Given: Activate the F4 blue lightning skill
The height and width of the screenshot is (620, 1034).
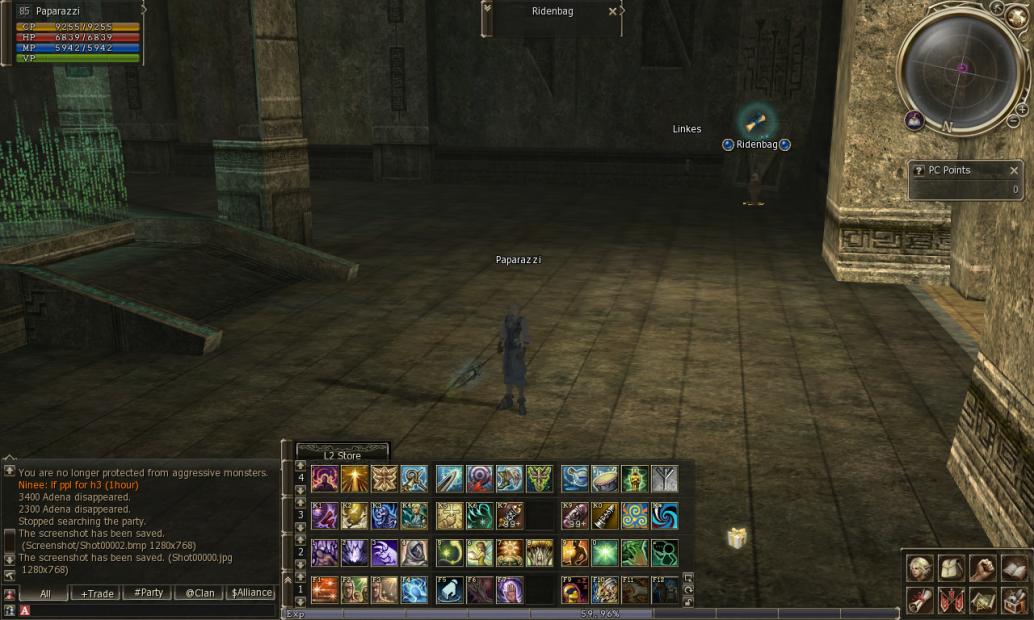Looking at the screenshot, I should coord(414,590).
